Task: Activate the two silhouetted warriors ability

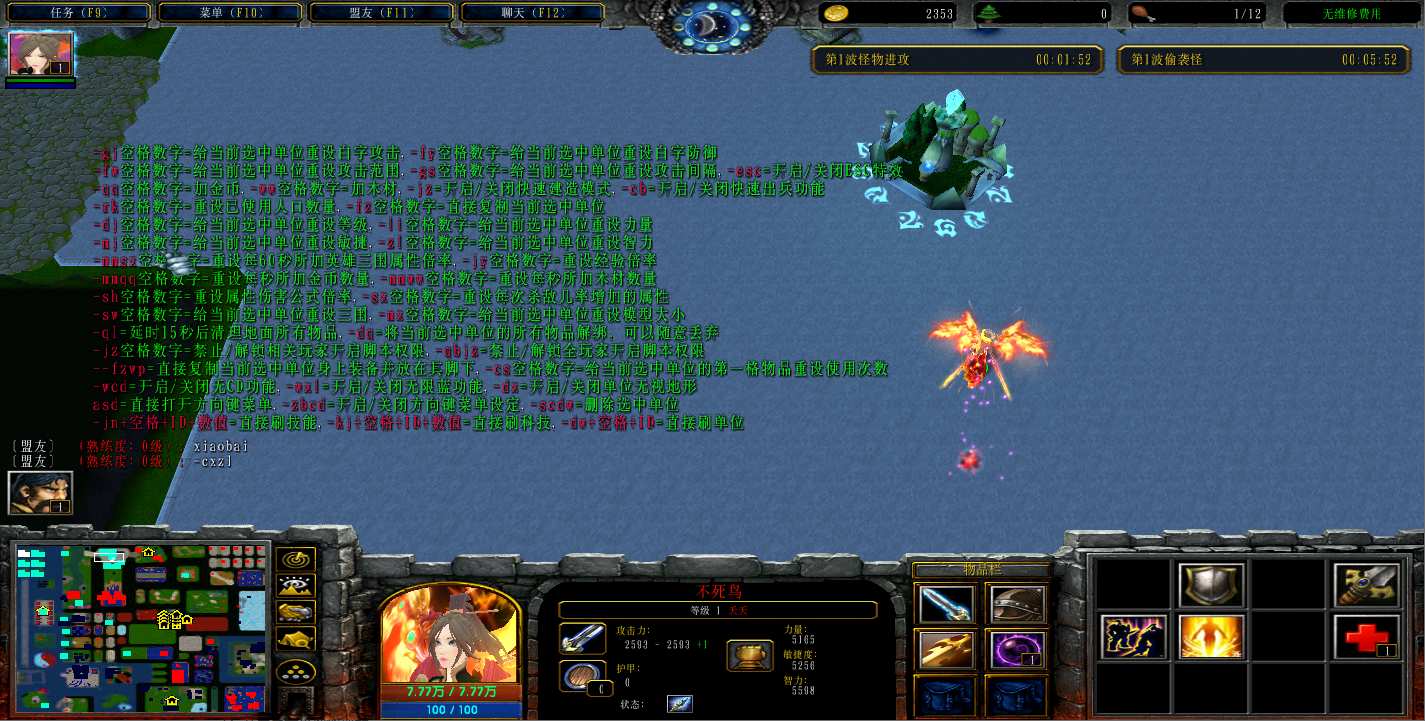Action: pos(1134,637)
